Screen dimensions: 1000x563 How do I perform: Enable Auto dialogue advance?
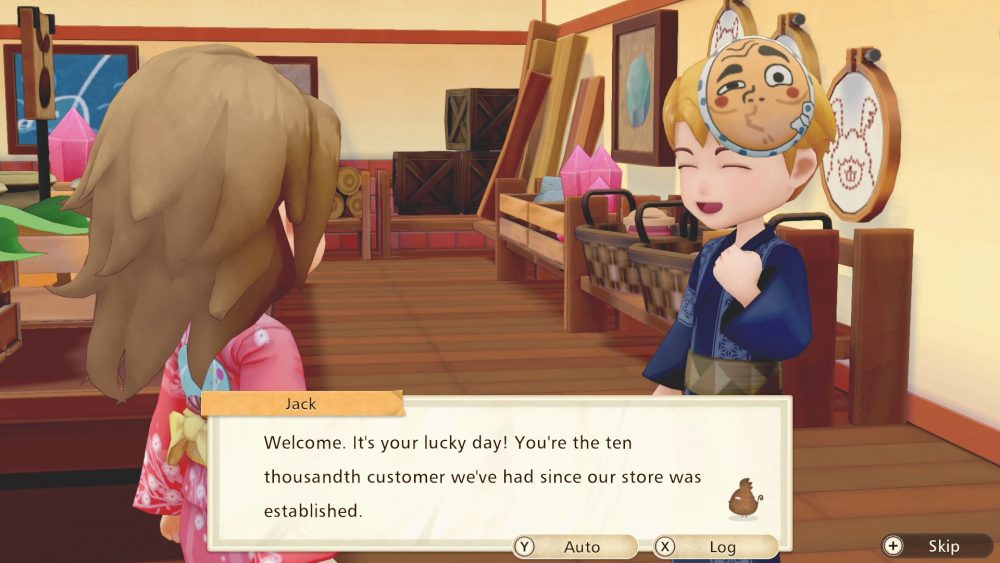[573, 547]
